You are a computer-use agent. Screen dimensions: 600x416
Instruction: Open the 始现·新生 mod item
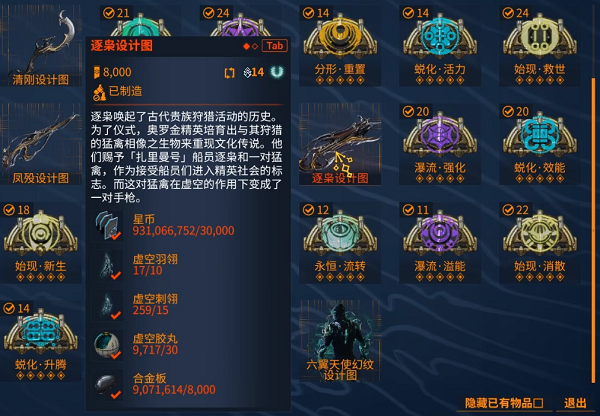coord(41,241)
